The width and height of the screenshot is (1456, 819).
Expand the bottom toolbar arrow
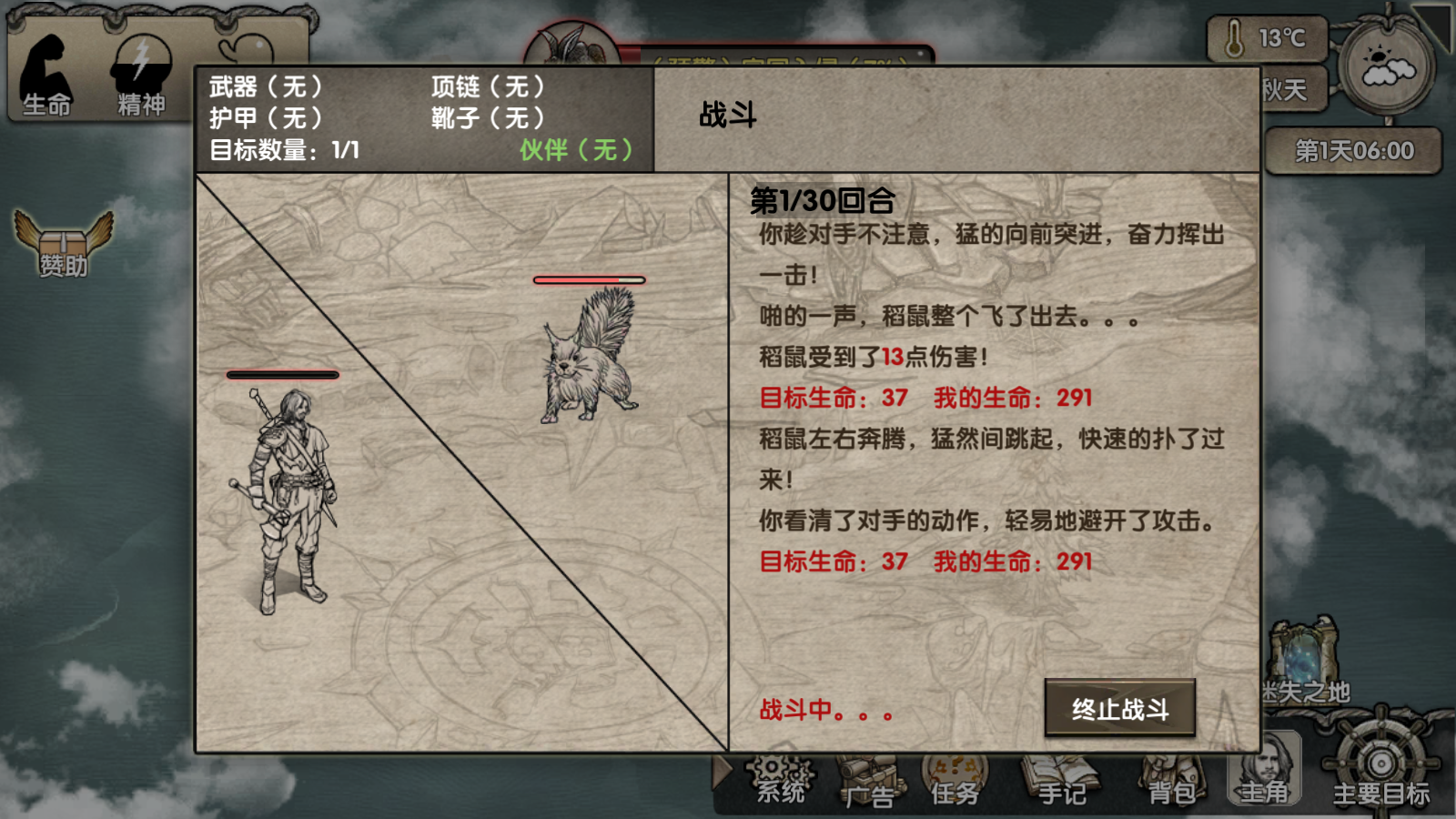tap(723, 772)
